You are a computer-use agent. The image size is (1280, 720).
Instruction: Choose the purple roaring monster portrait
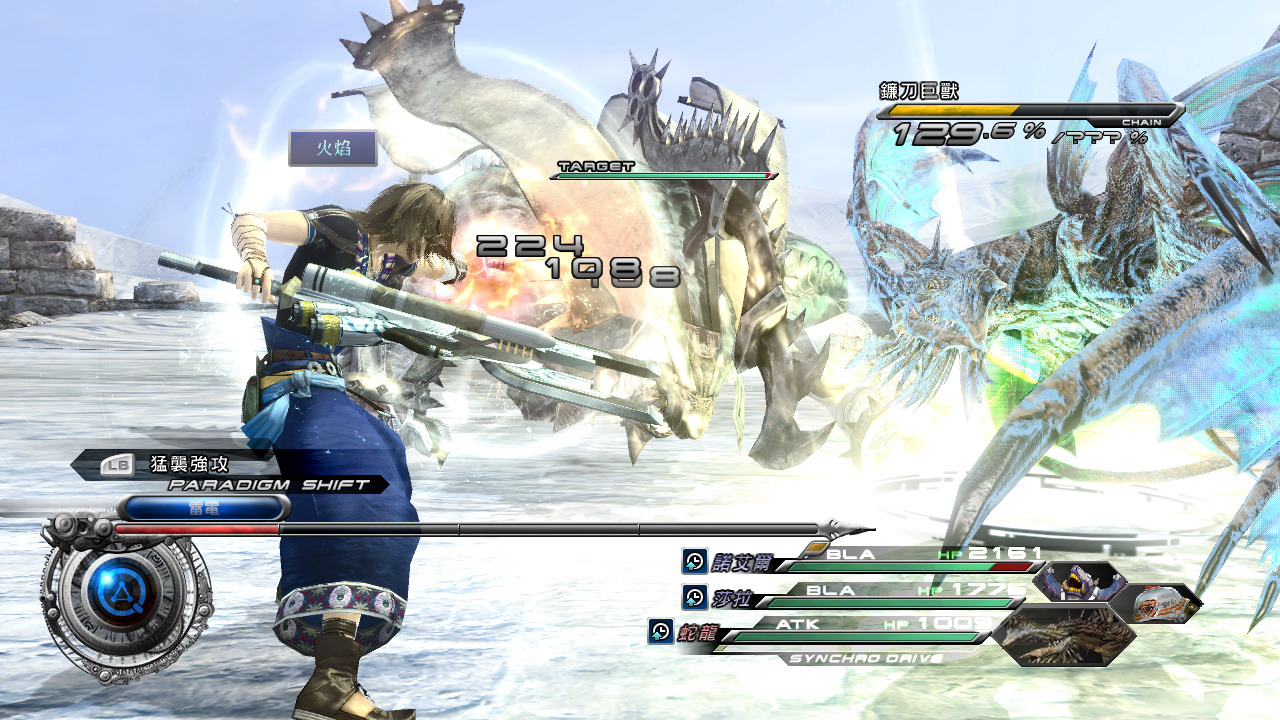(1079, 581)
